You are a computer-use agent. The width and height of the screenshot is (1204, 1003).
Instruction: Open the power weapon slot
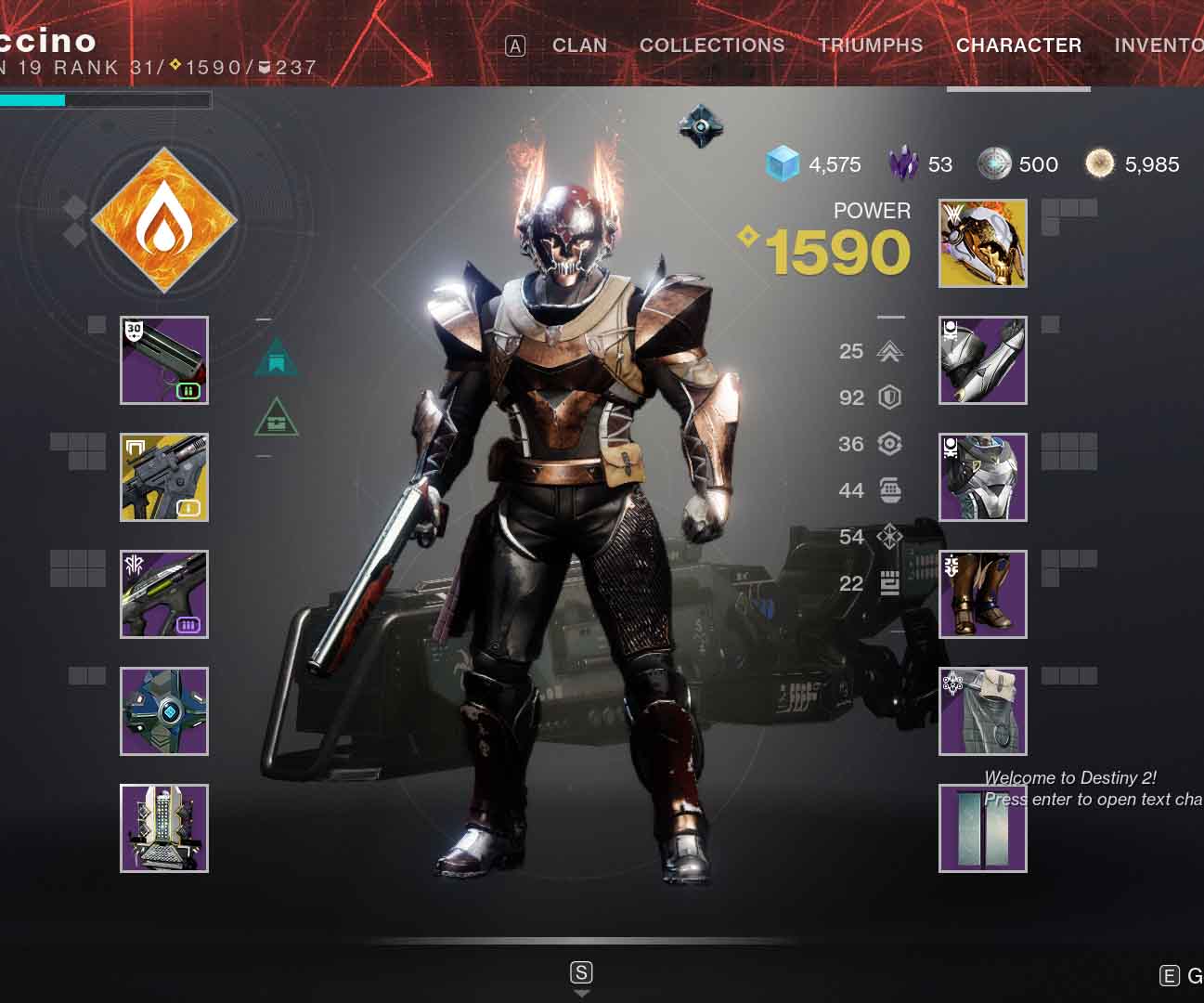click(x=163, y=594)
